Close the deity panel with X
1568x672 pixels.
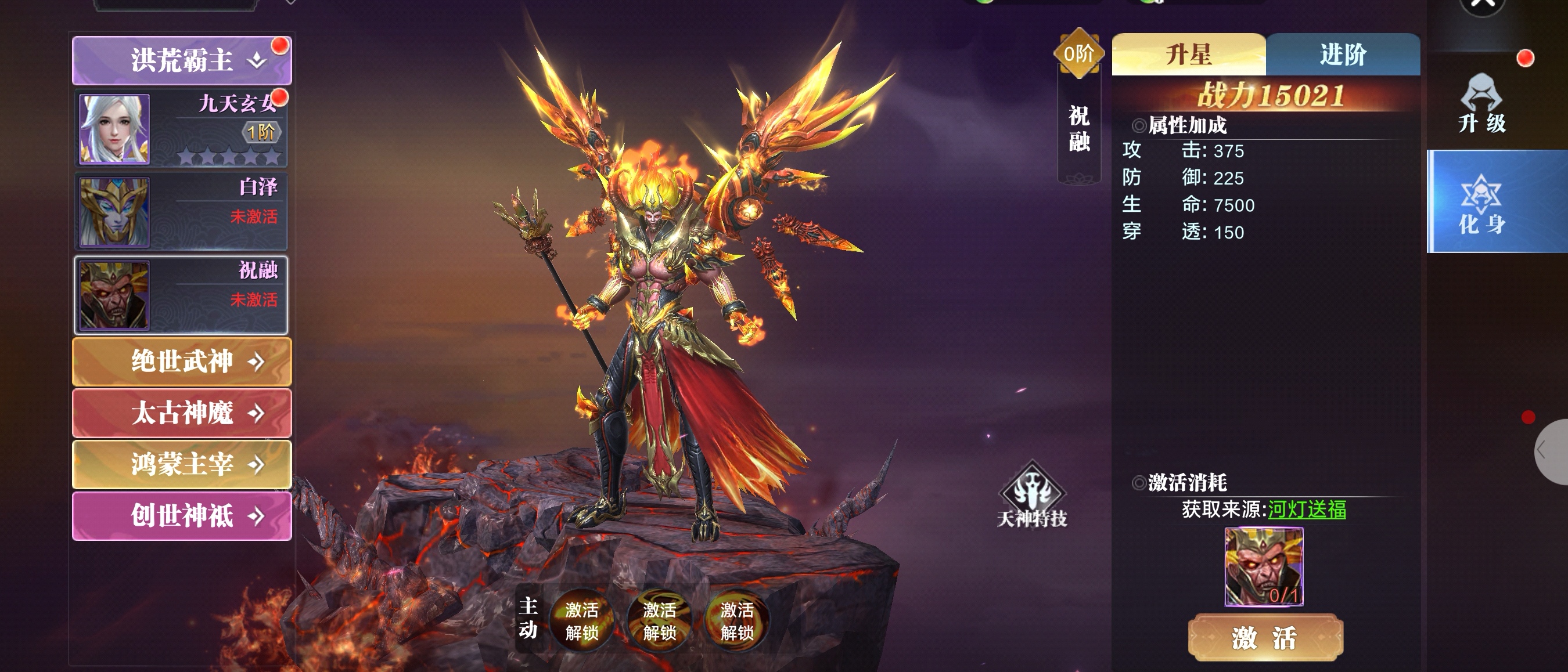(1483, 5)
